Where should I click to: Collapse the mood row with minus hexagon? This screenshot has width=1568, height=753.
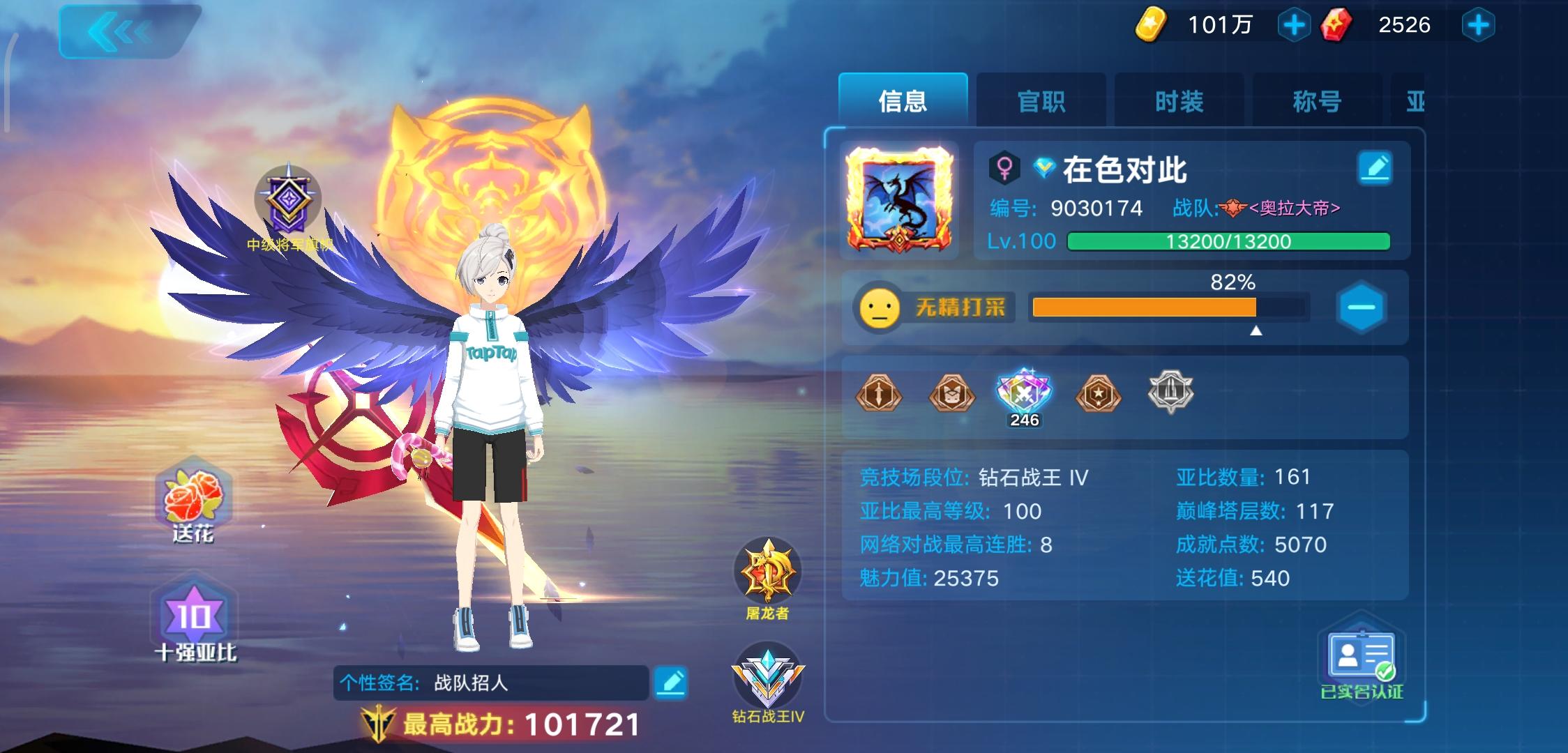(1360, 307)
